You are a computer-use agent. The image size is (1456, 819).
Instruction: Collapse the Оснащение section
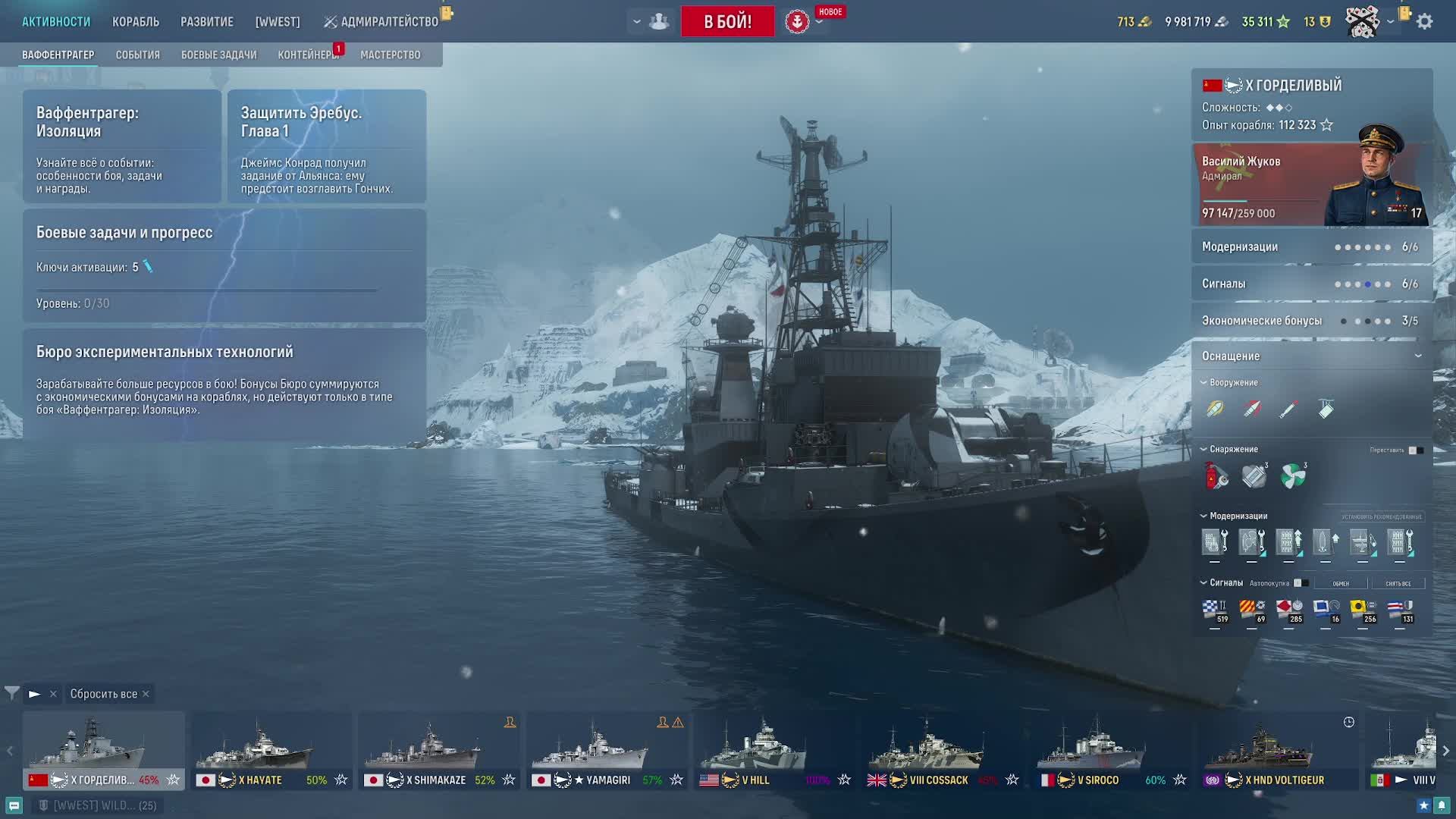click(1417, 356)
